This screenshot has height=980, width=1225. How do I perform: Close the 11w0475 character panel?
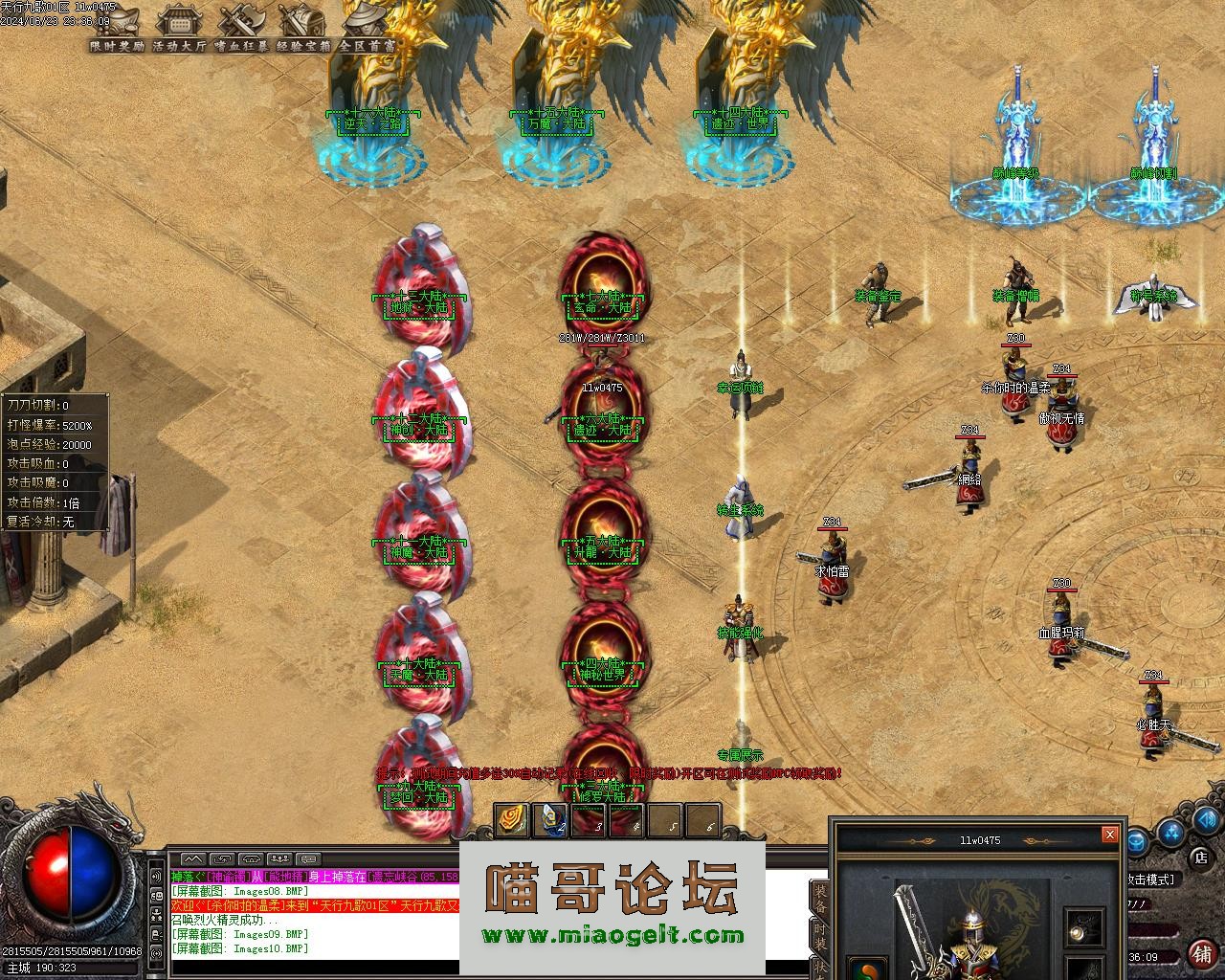click(x=1109, y=835)
